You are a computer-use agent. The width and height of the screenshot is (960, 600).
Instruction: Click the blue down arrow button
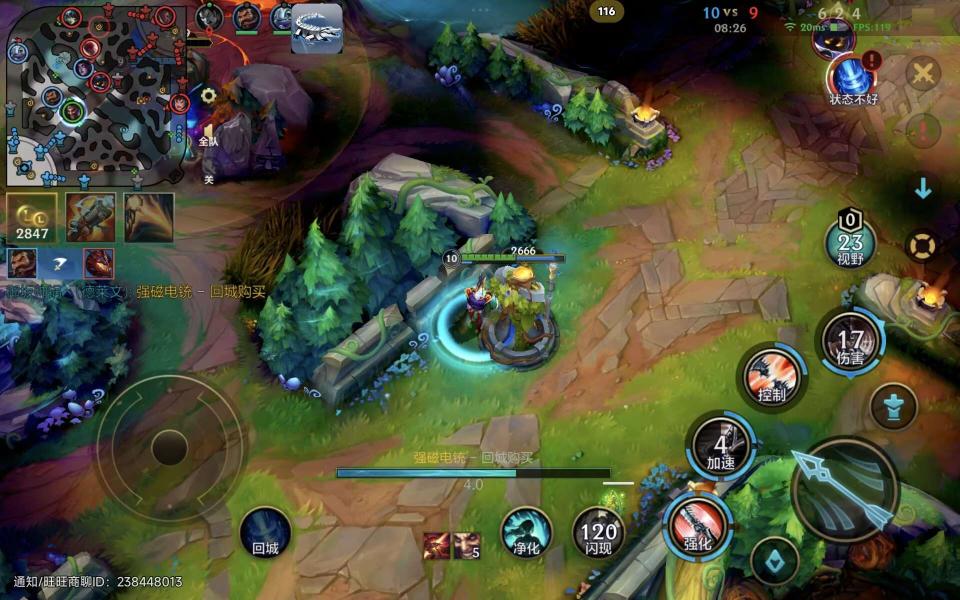pos(923,188)
